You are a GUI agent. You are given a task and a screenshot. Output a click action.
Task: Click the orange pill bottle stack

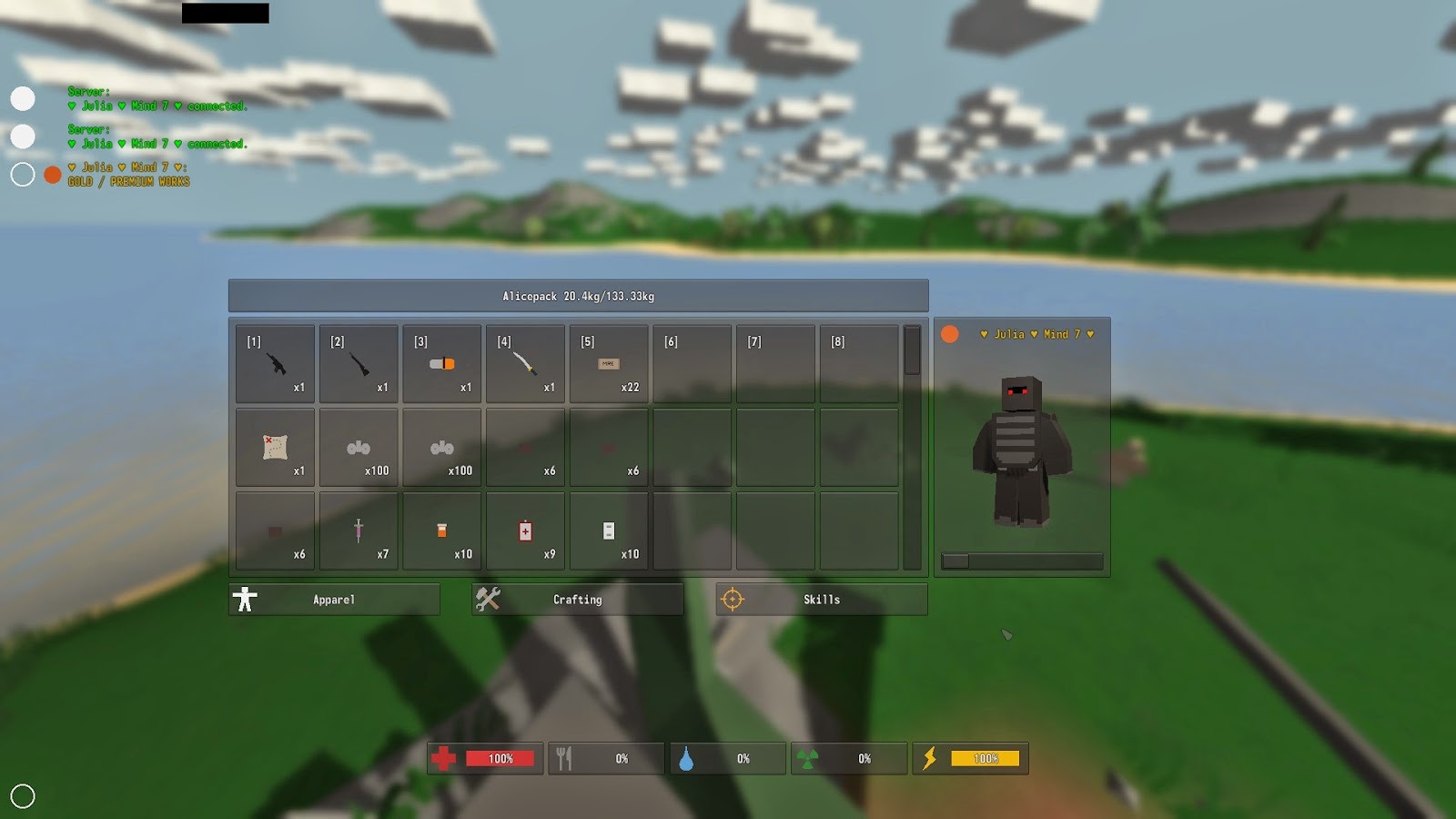coord(441,531)
